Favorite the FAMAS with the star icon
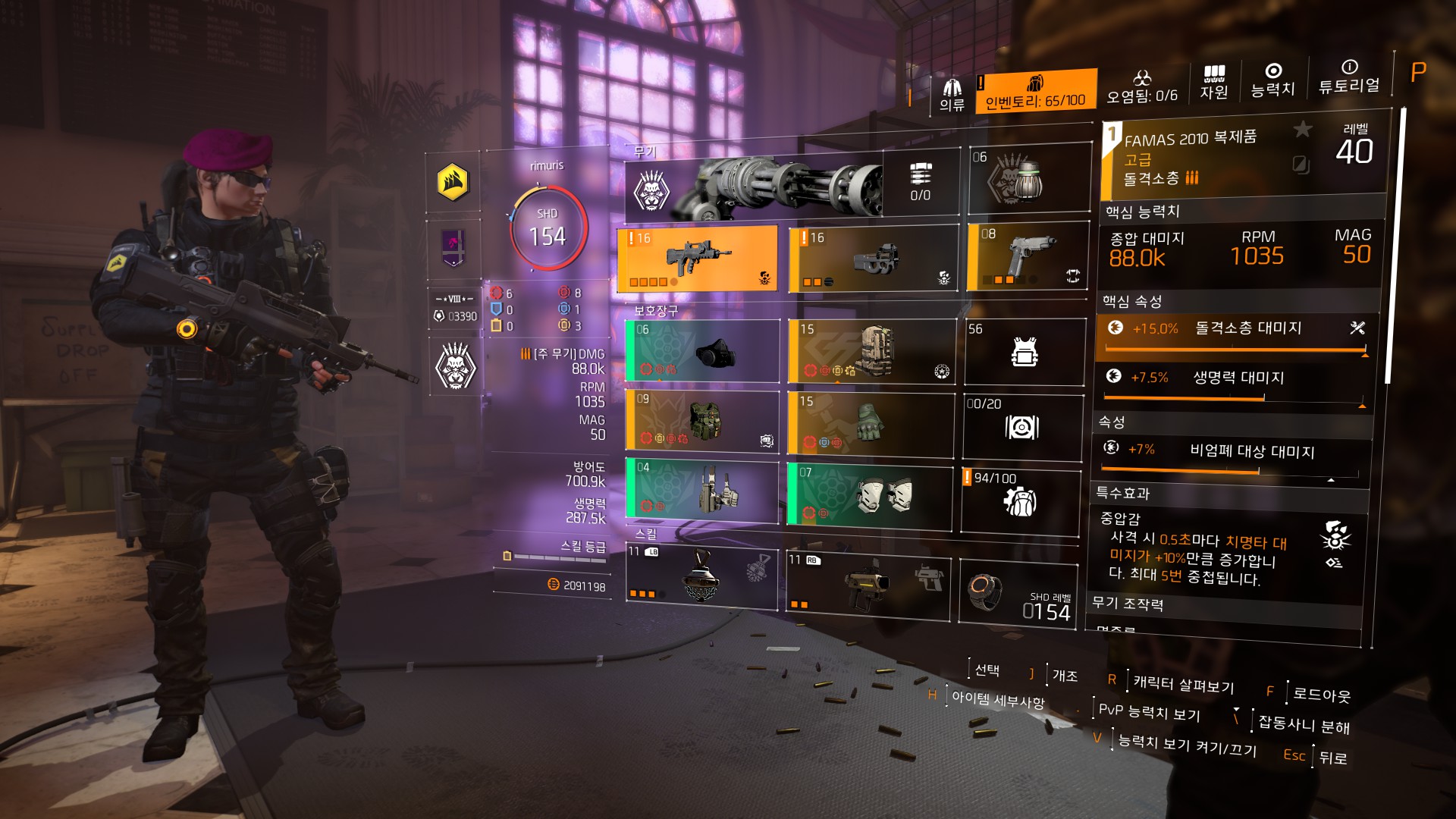Viewport: 1456px width, 819px height. click(1302, 130)
